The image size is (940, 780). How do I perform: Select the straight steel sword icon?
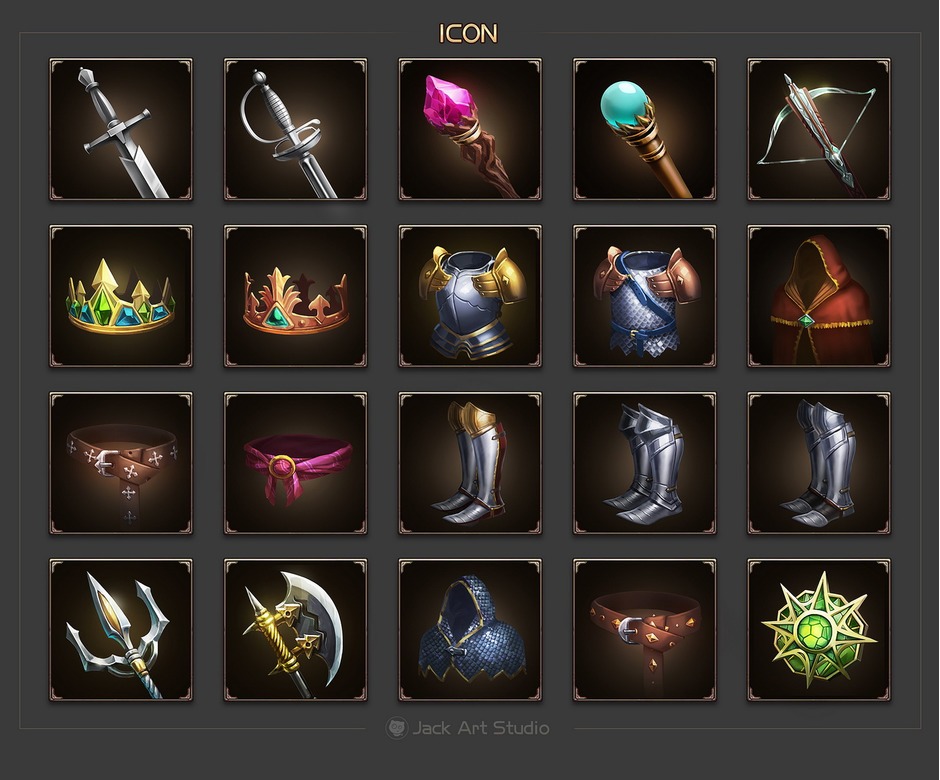pos(121,129)
